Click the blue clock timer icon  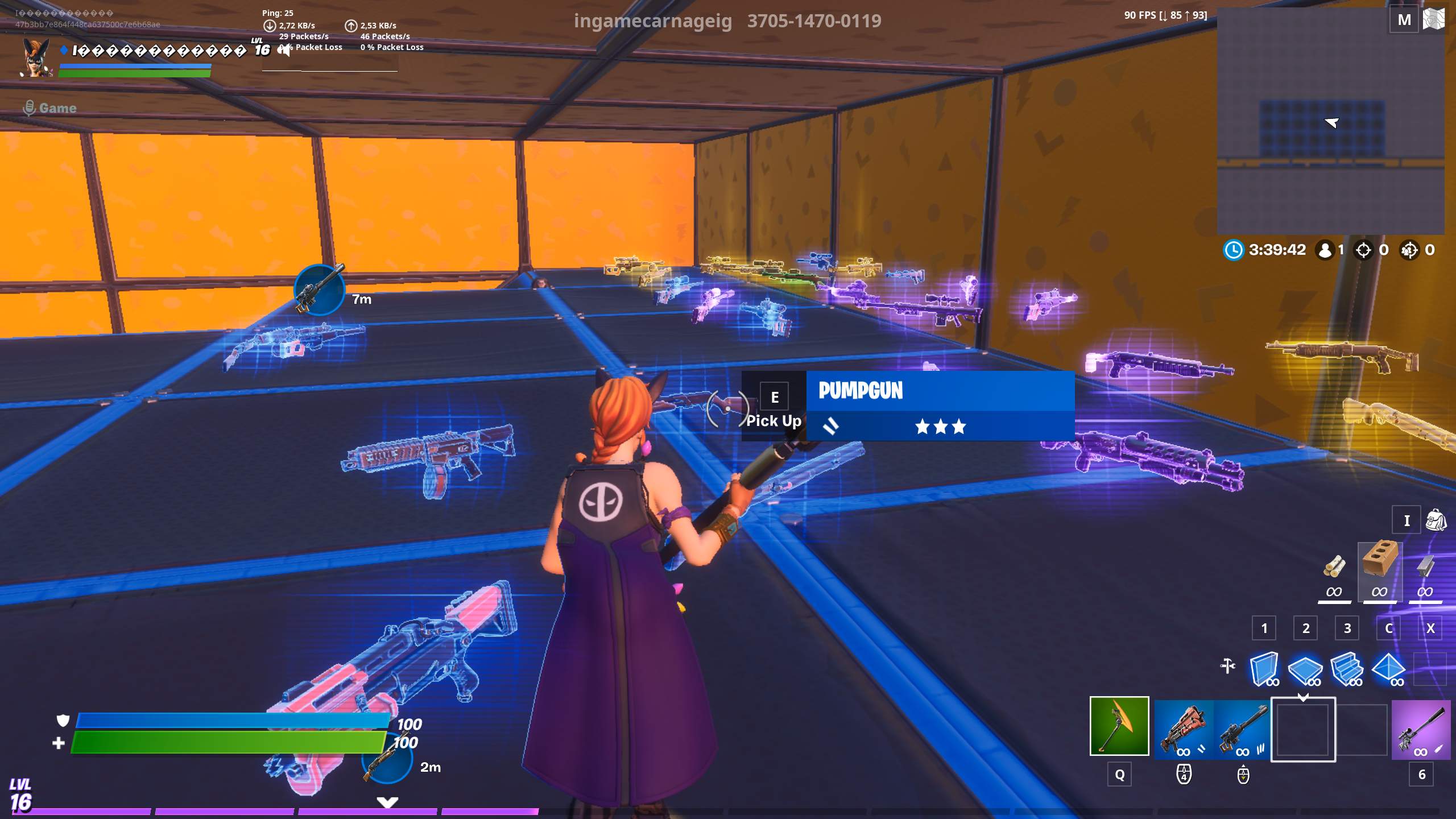(1234, 249)
